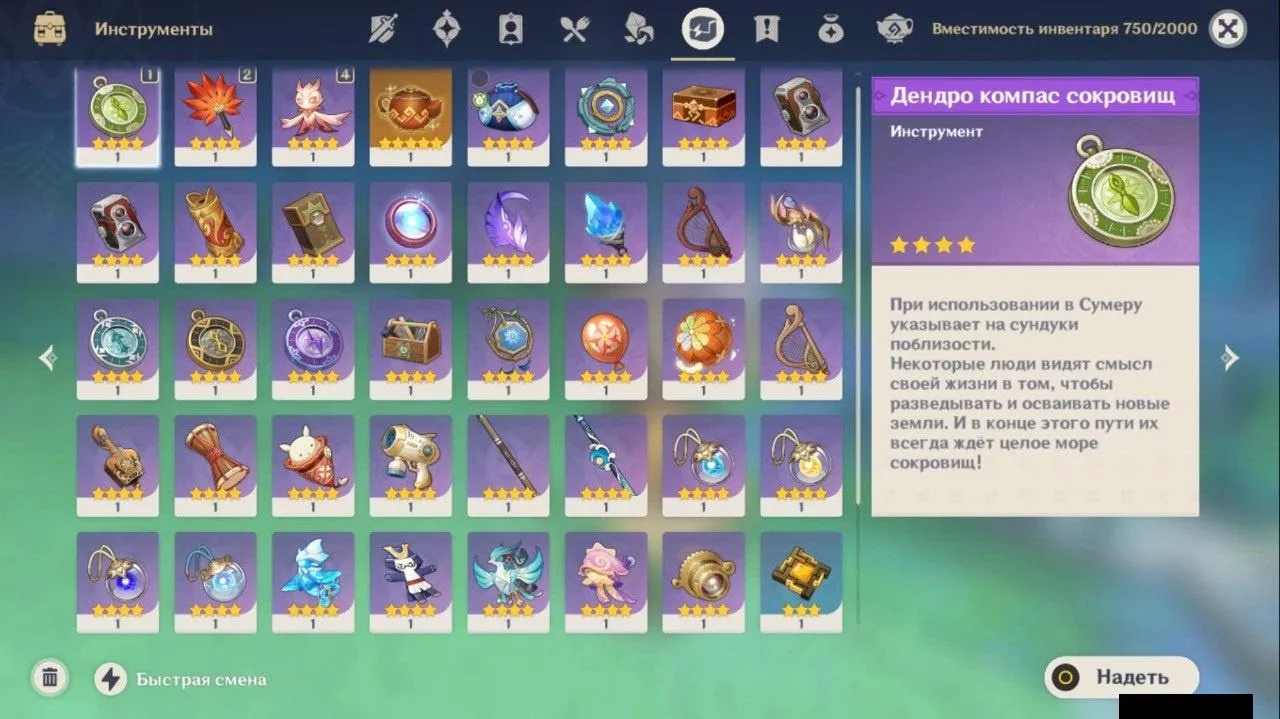Screen dimensions: 1280x719
Task: Open Быстрая смена quick swap
Action: (x=110, y=679)
